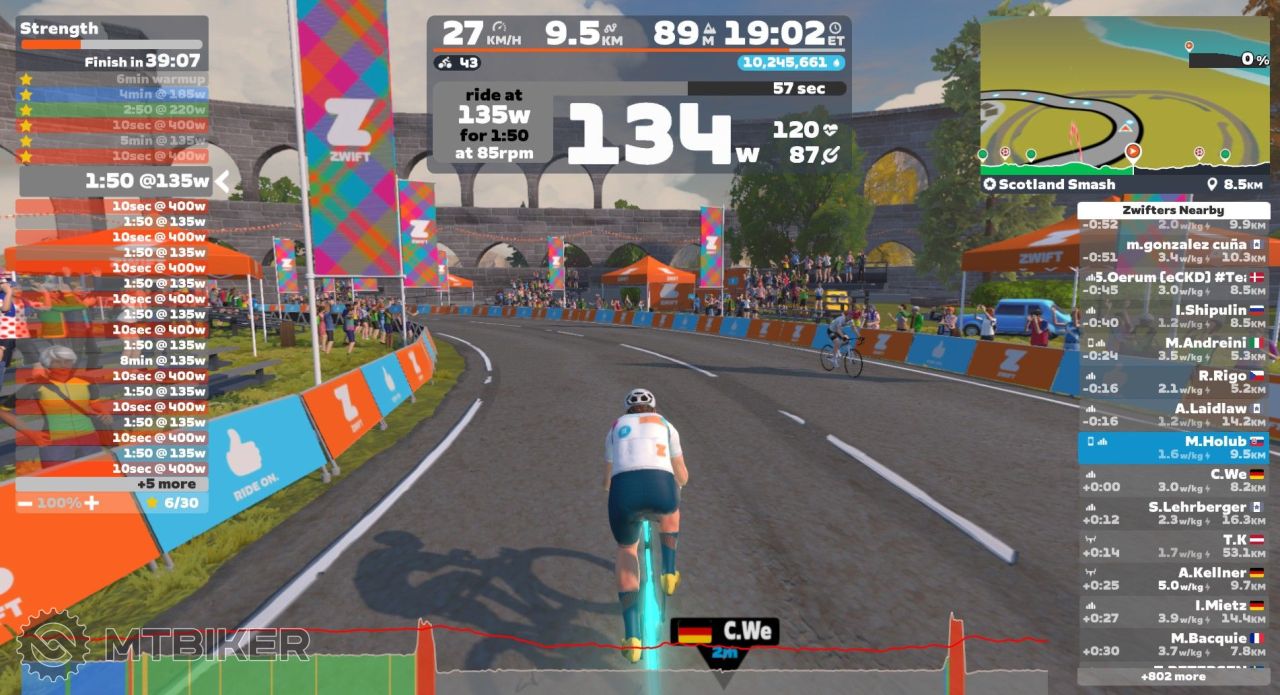The image size is (1280, 695).
Task: Select rider C.We in Zwifters Nearby
Action: click(1173, 480)
